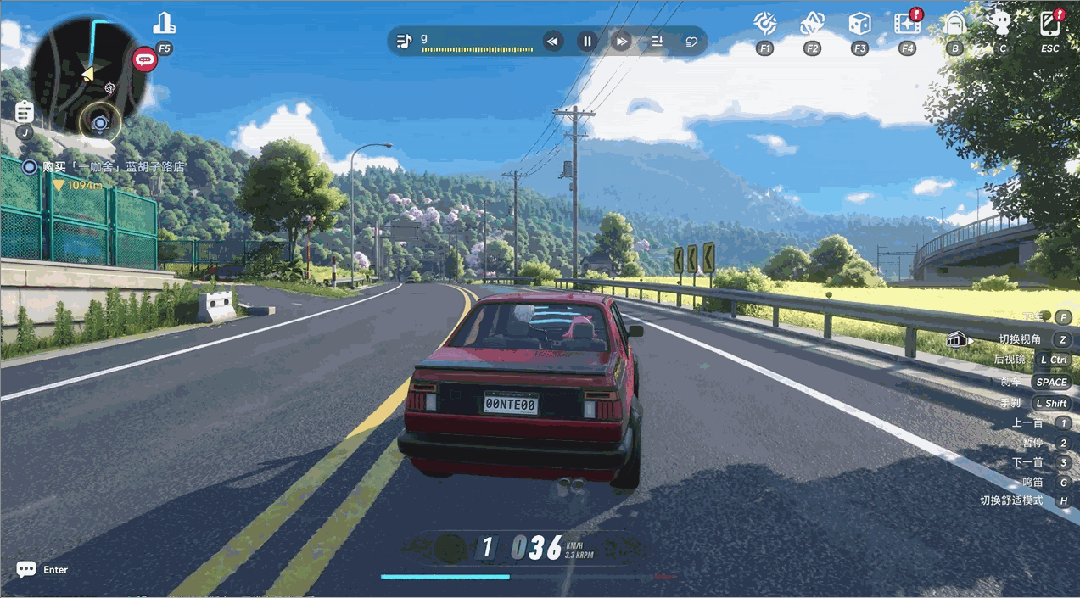Open the city building icon
Image resolution: width=1080 pixels, height=598 pixels.
tap(164, 23)
